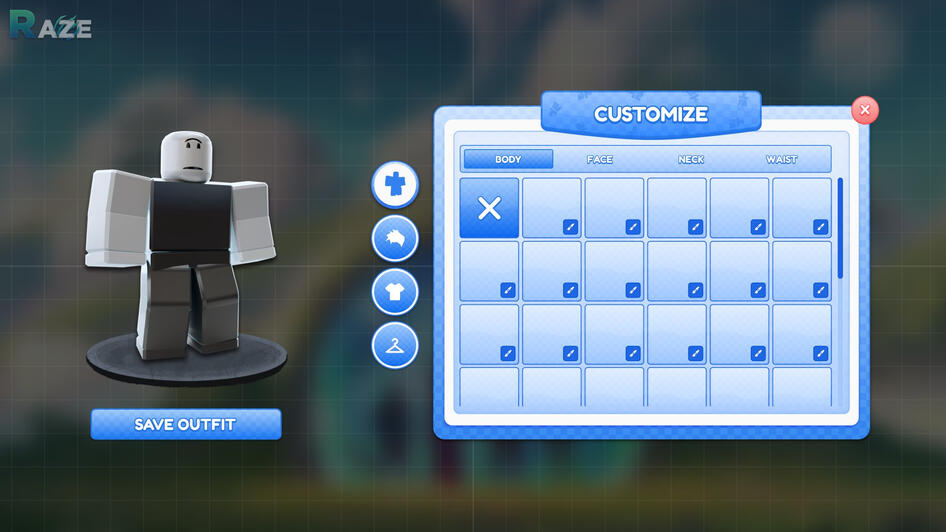The height and width of the screenshot is (532, 946).
Task: Show the Waist tab
Action: (x=782, y=159)
